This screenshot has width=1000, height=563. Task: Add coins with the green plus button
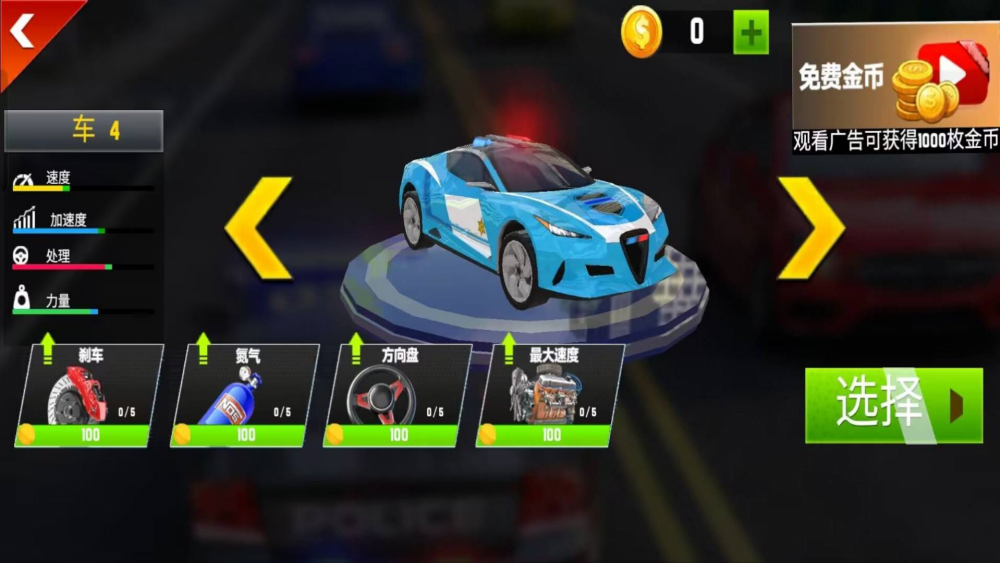click(751, 32)
